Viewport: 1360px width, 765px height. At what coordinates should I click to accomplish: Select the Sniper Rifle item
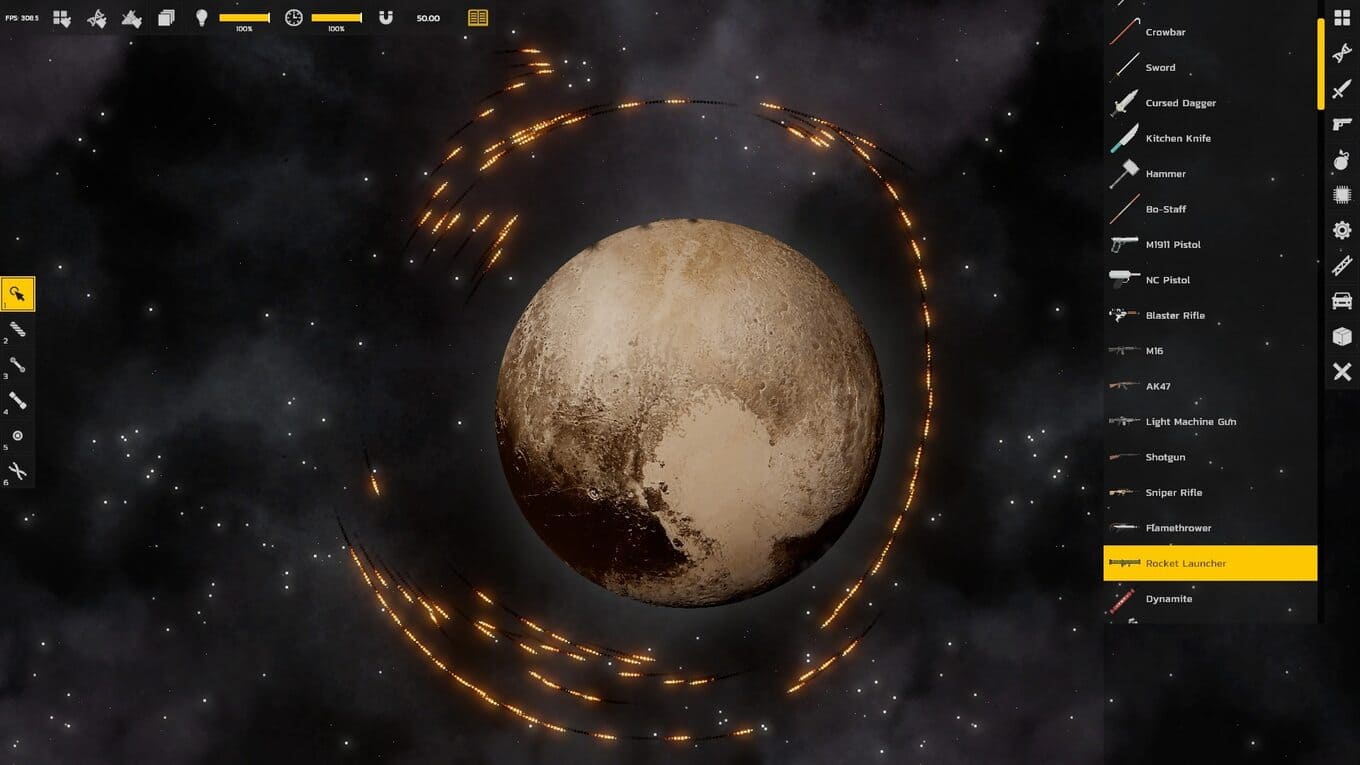(x=1173, y=493)
